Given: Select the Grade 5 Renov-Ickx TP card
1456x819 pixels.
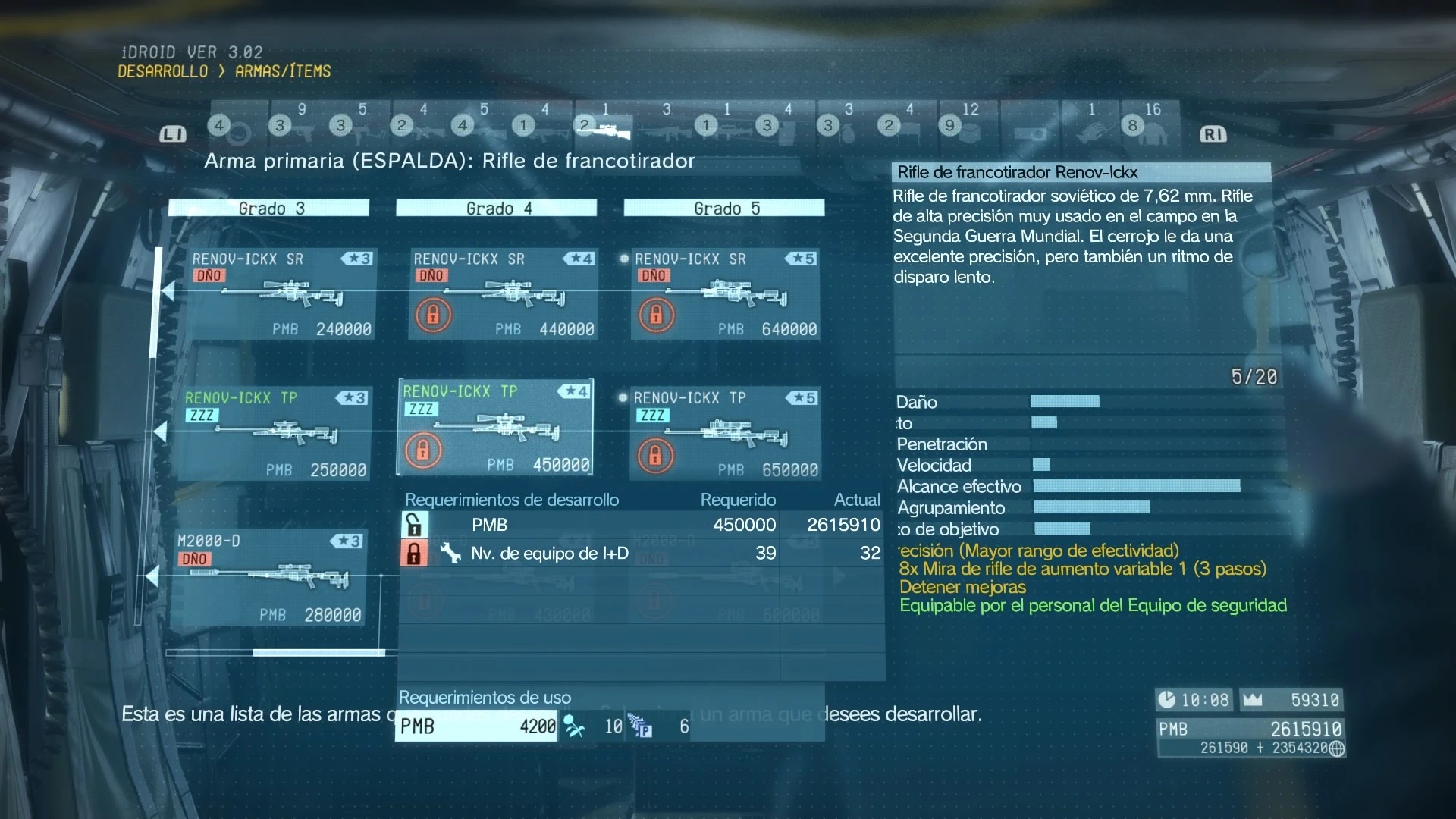Looking at the screenshot, I should [x=725, y=433].
